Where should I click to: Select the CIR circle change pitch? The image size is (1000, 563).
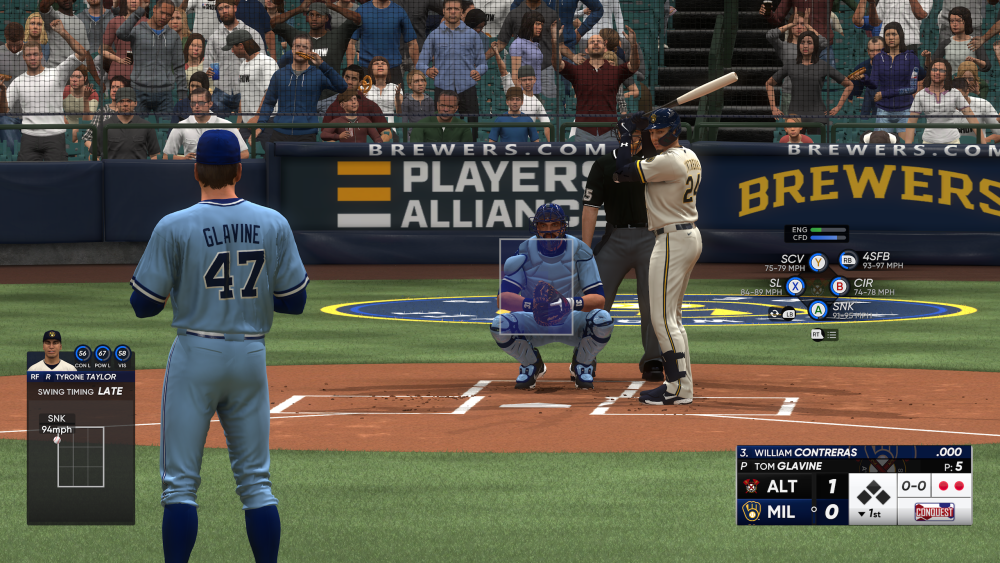839,286
